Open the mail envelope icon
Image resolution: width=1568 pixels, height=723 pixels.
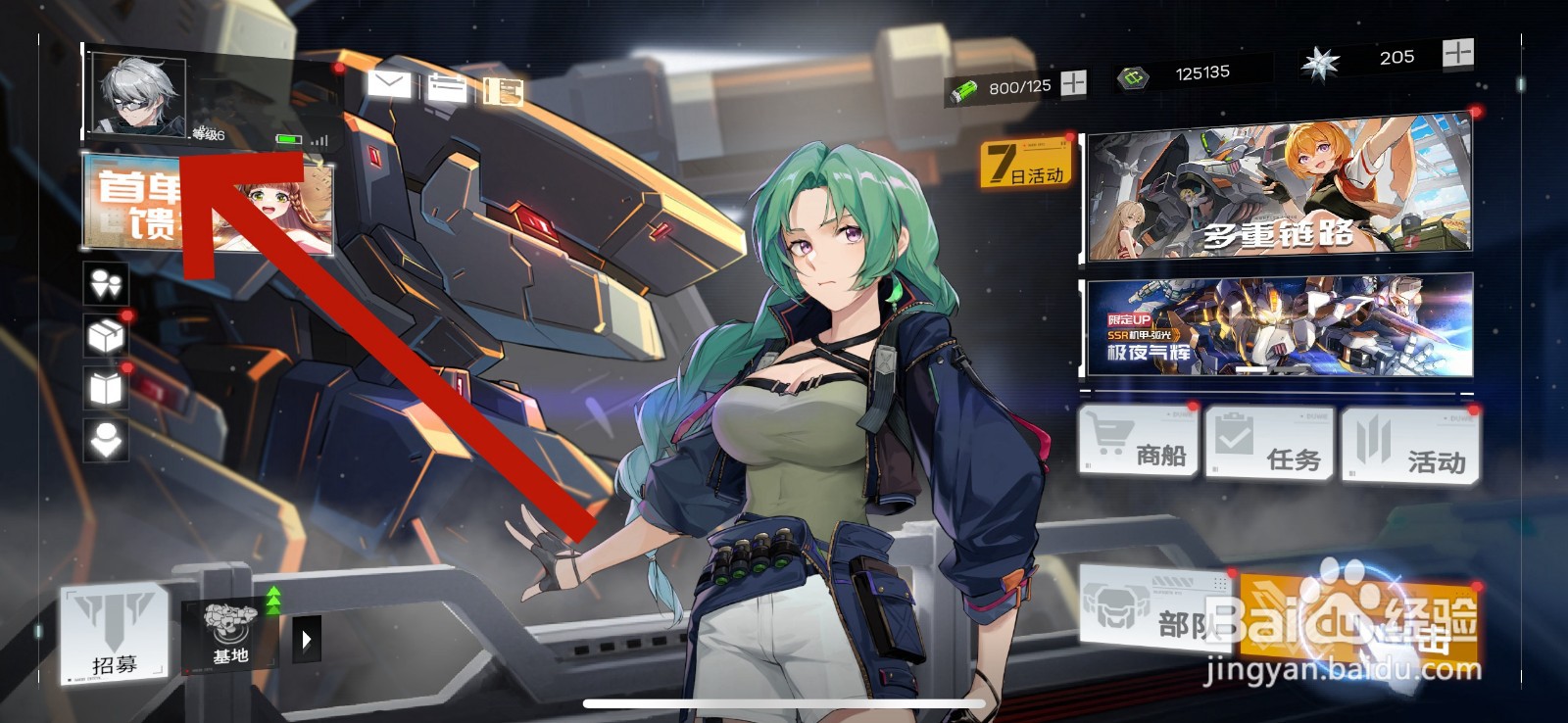[389, 84]
